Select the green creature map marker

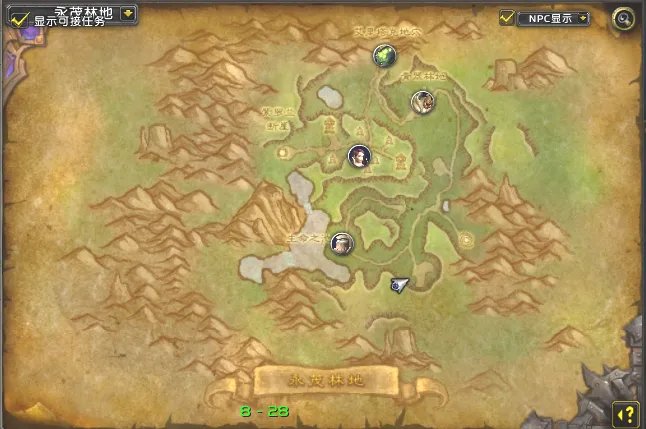tap(383, 56)
